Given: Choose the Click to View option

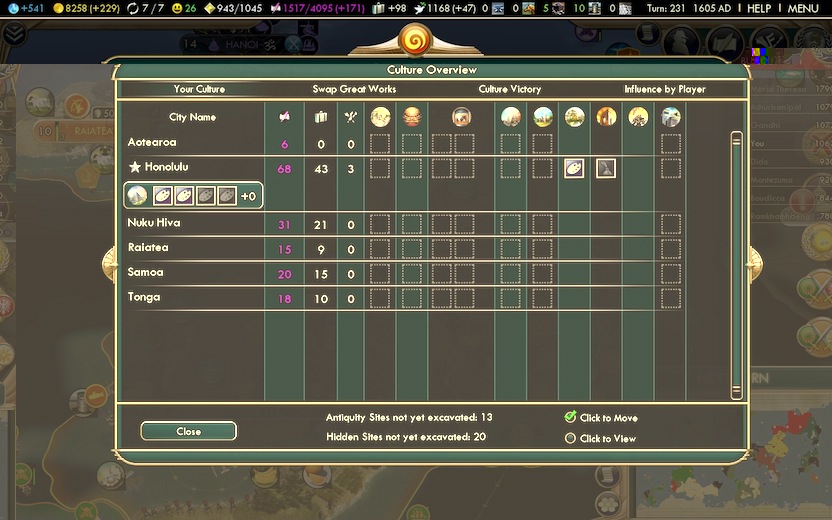Looking at the screenshot, I should tap(571, 438).
